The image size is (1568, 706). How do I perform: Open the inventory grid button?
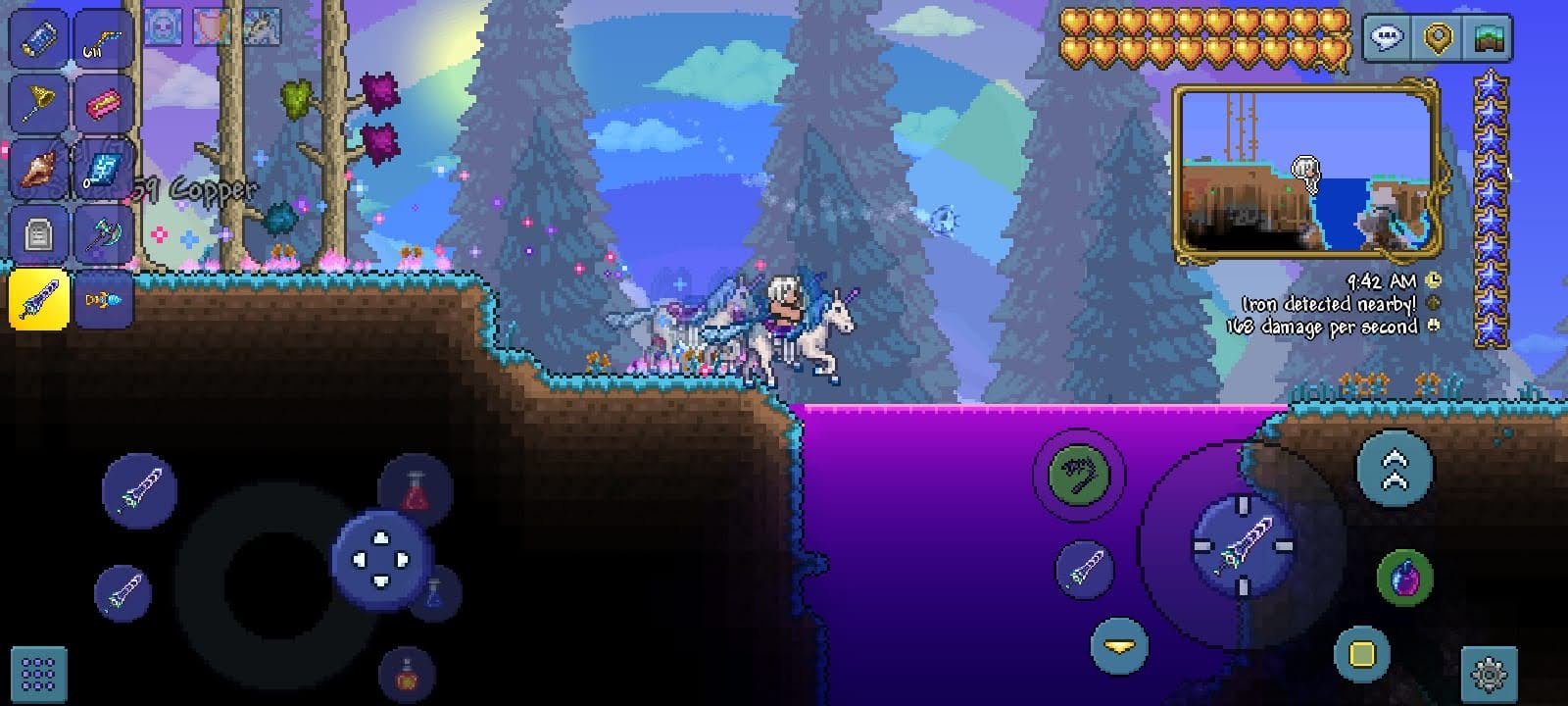(38, 675)
